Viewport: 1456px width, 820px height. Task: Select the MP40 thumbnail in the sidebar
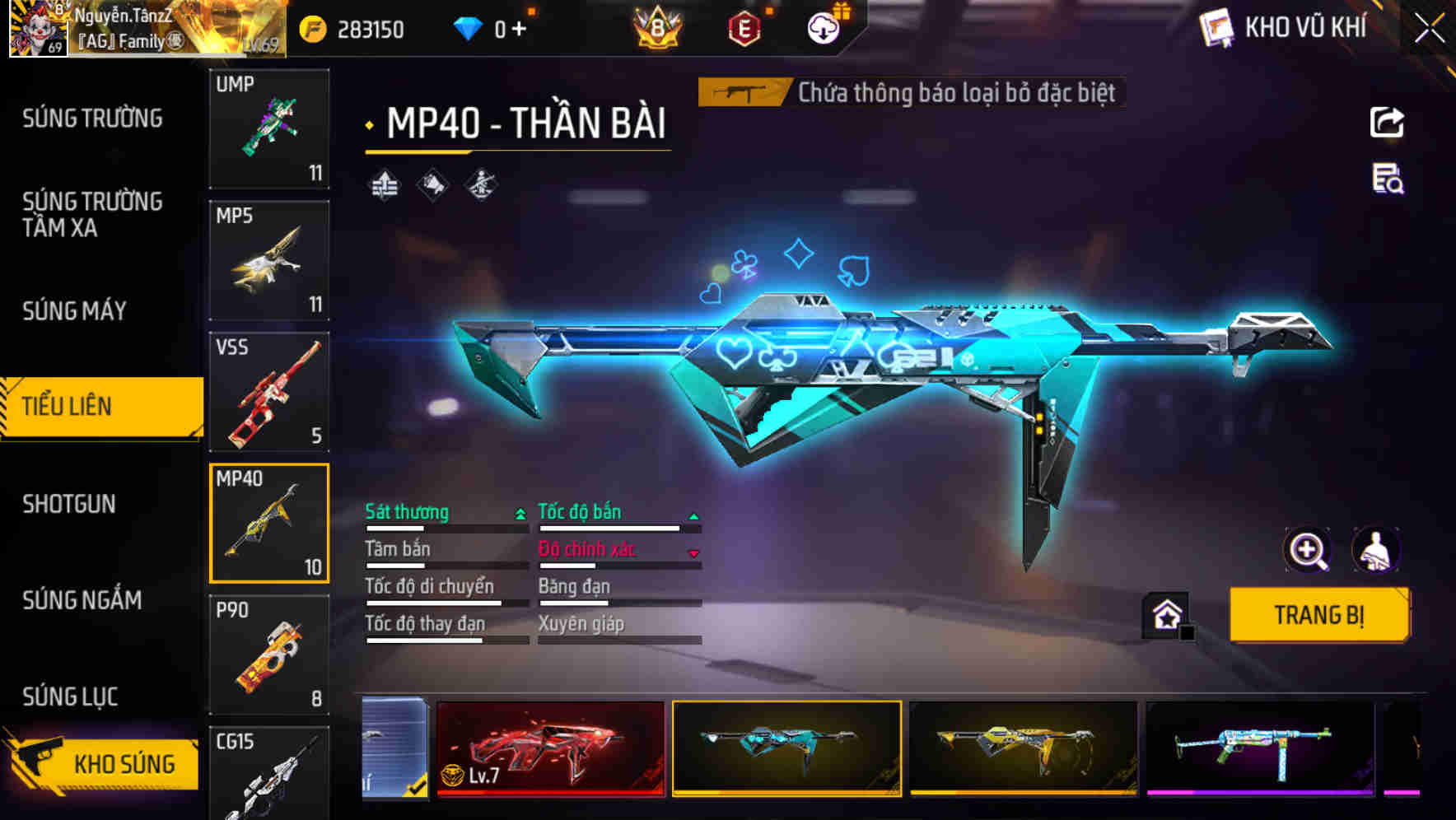(x=269, y=524)
